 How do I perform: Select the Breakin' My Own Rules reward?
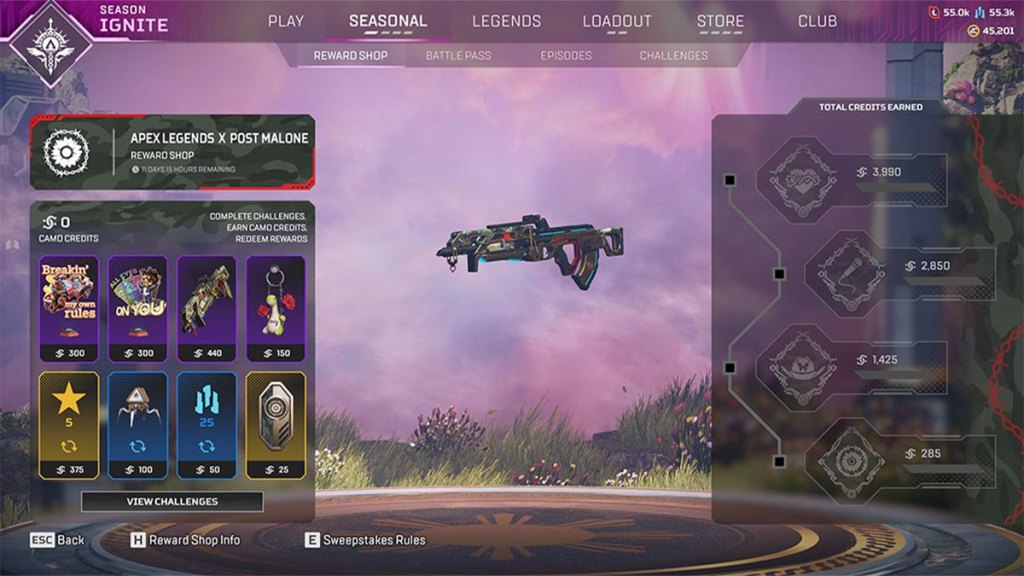68,308
